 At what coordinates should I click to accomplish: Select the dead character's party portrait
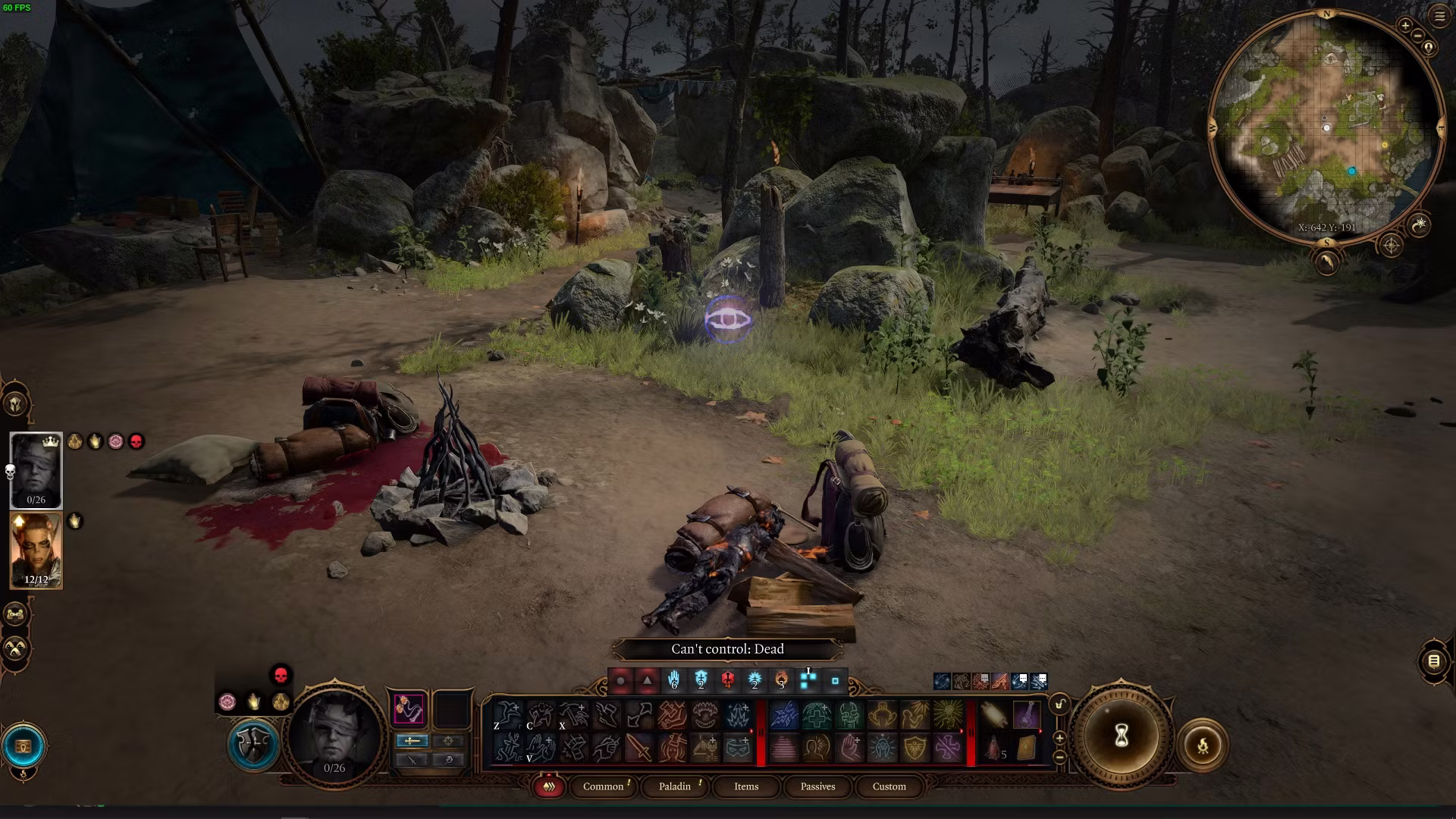pos(36,470)
